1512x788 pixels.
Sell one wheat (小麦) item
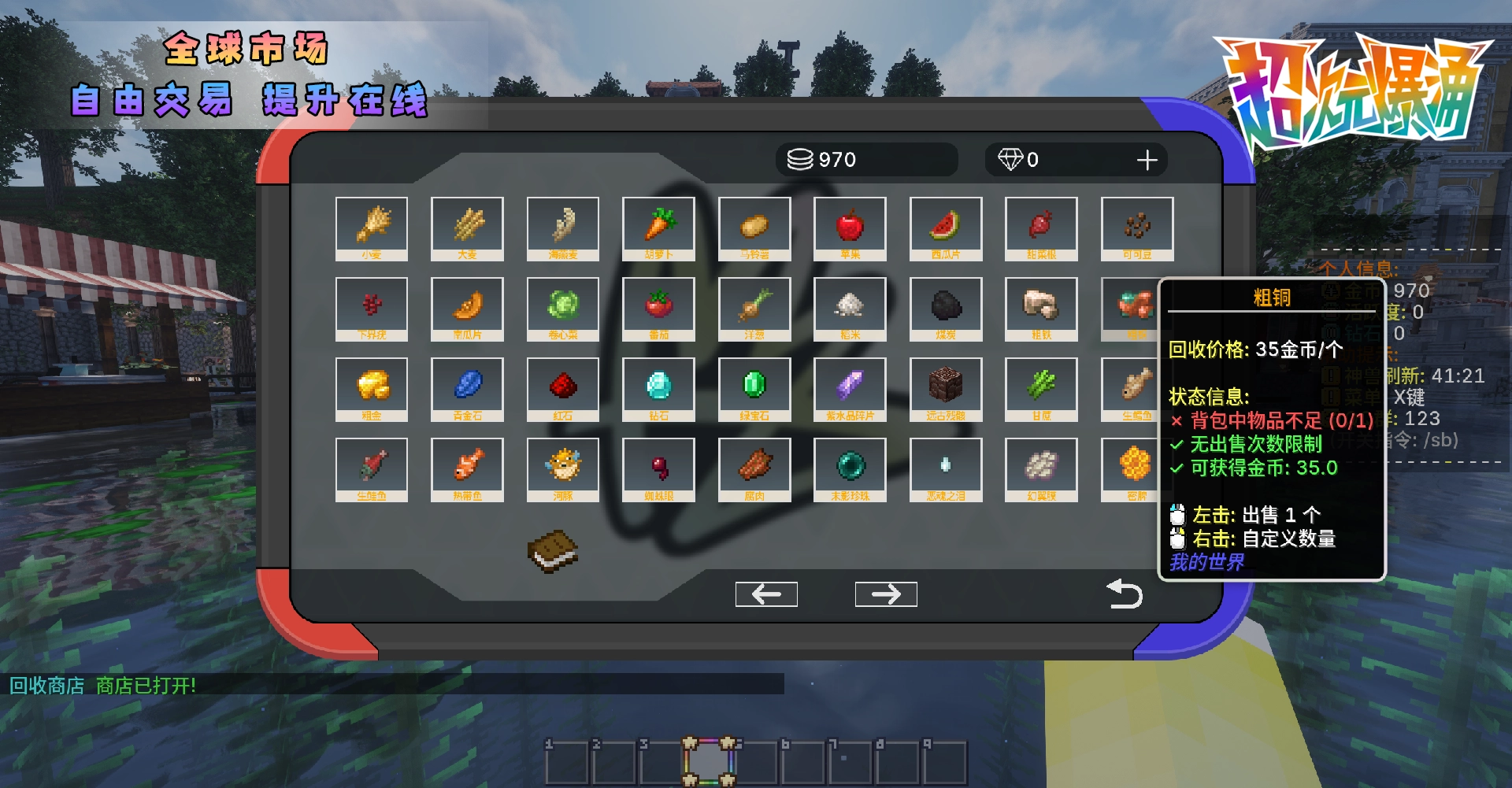pyautogui.click(x=371, y=228)
